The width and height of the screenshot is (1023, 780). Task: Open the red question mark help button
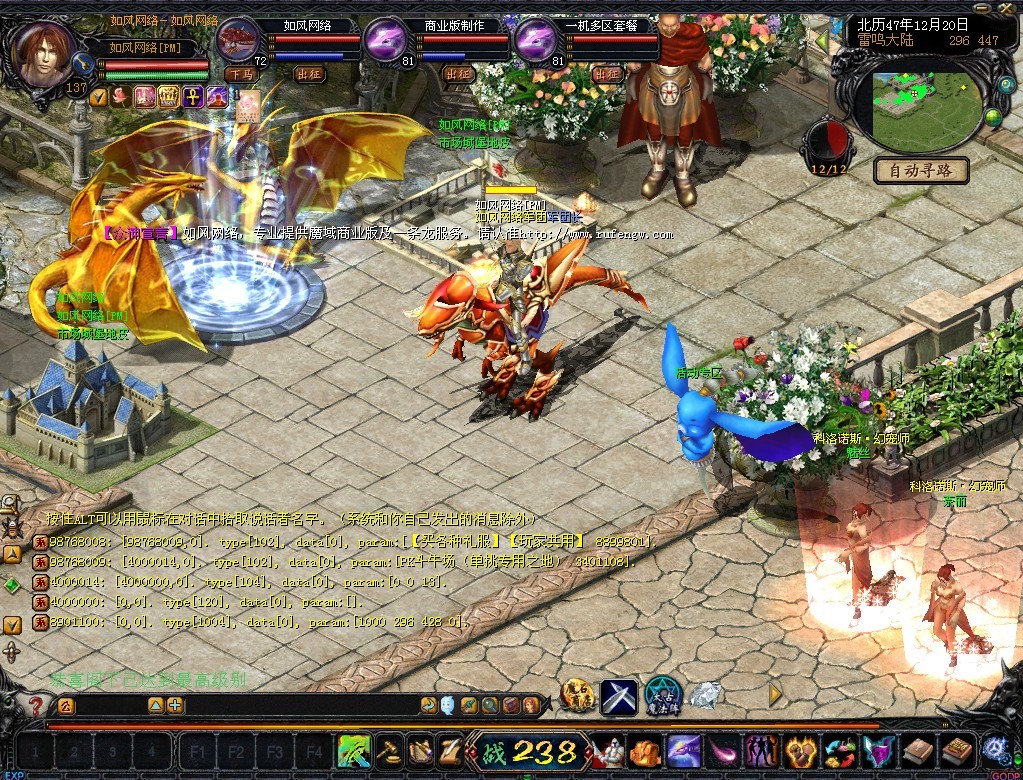click(37, 706)
